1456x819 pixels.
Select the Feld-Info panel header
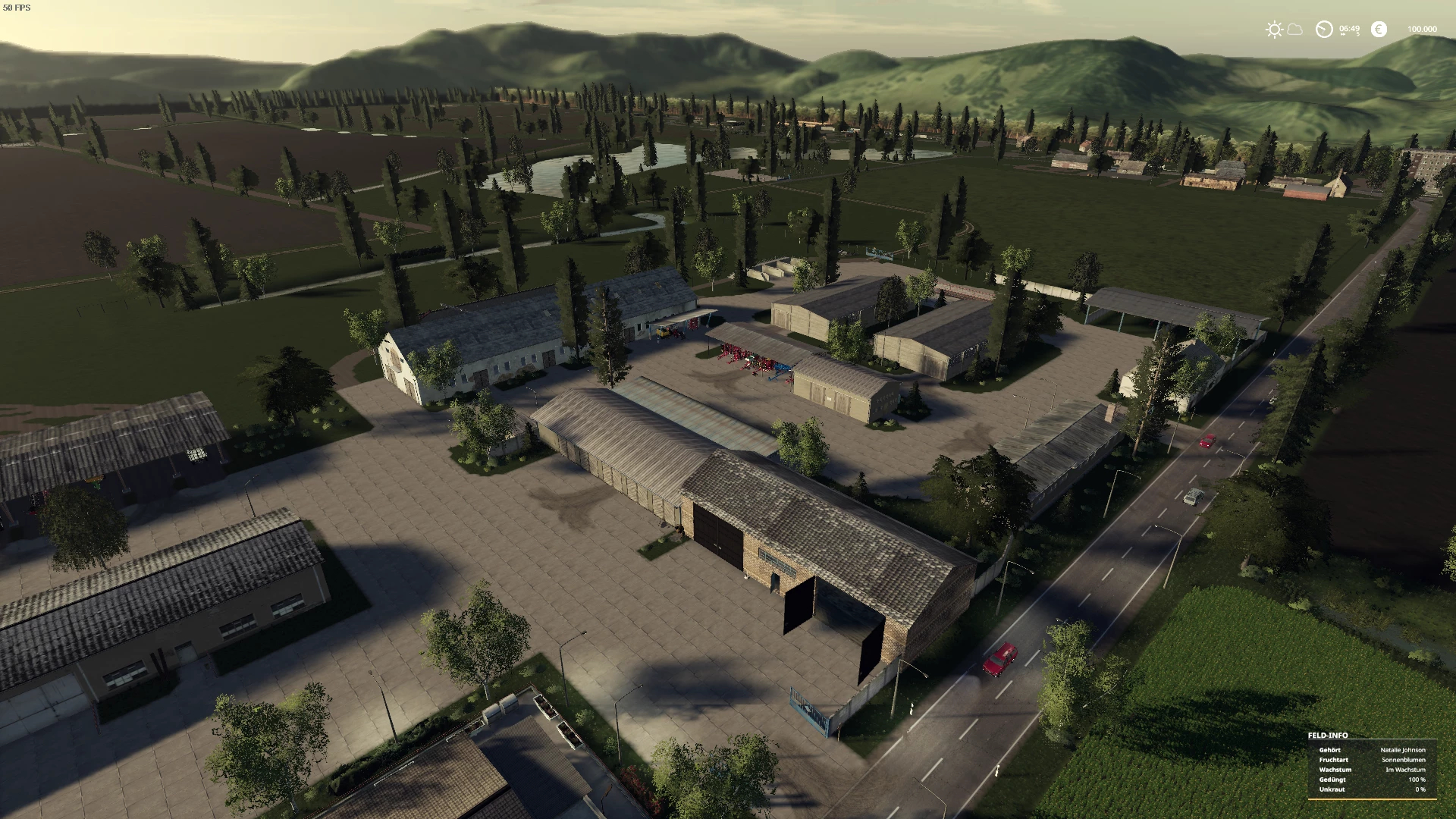[x=1328, y=735]
